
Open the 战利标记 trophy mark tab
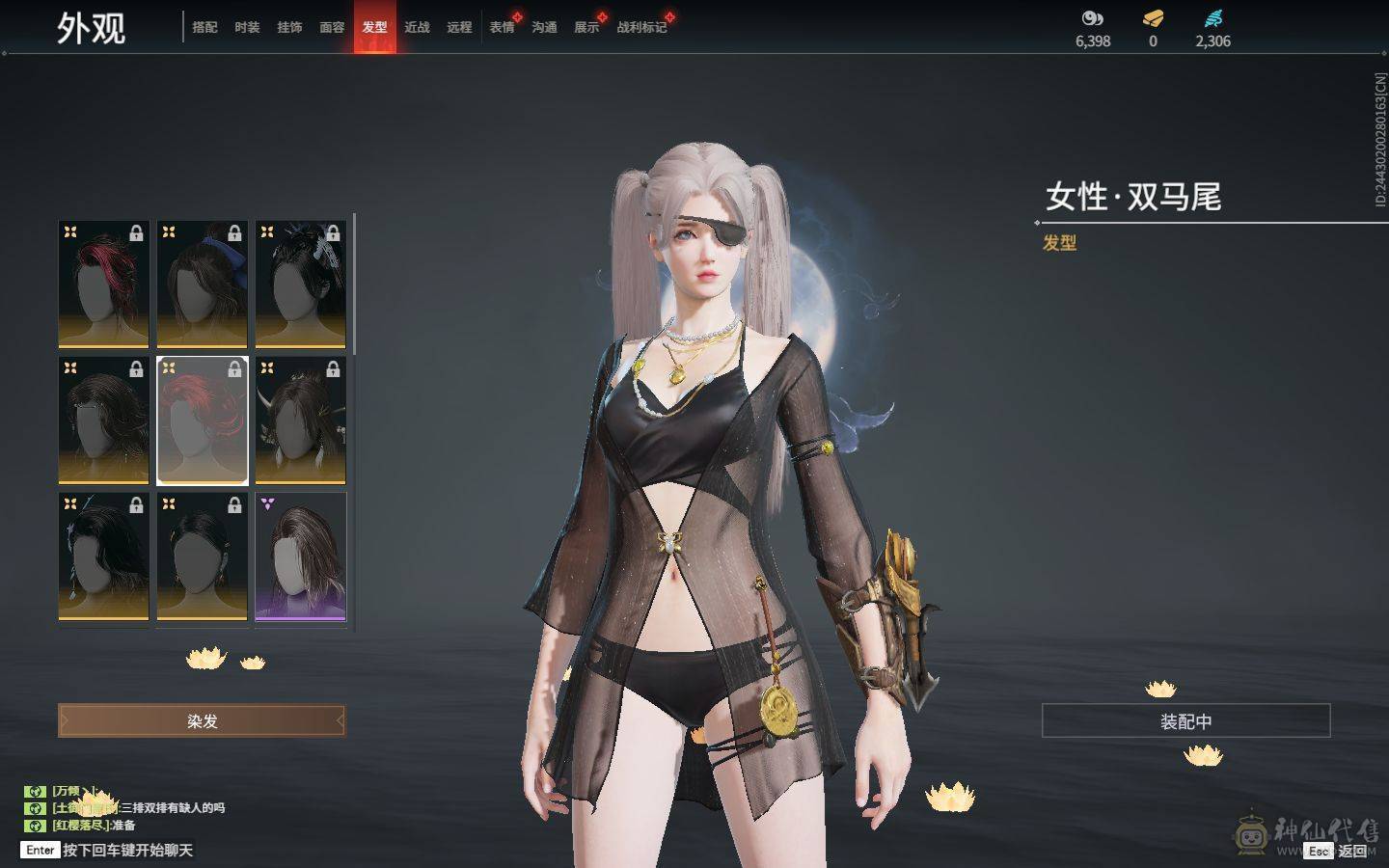click(641, 27)
